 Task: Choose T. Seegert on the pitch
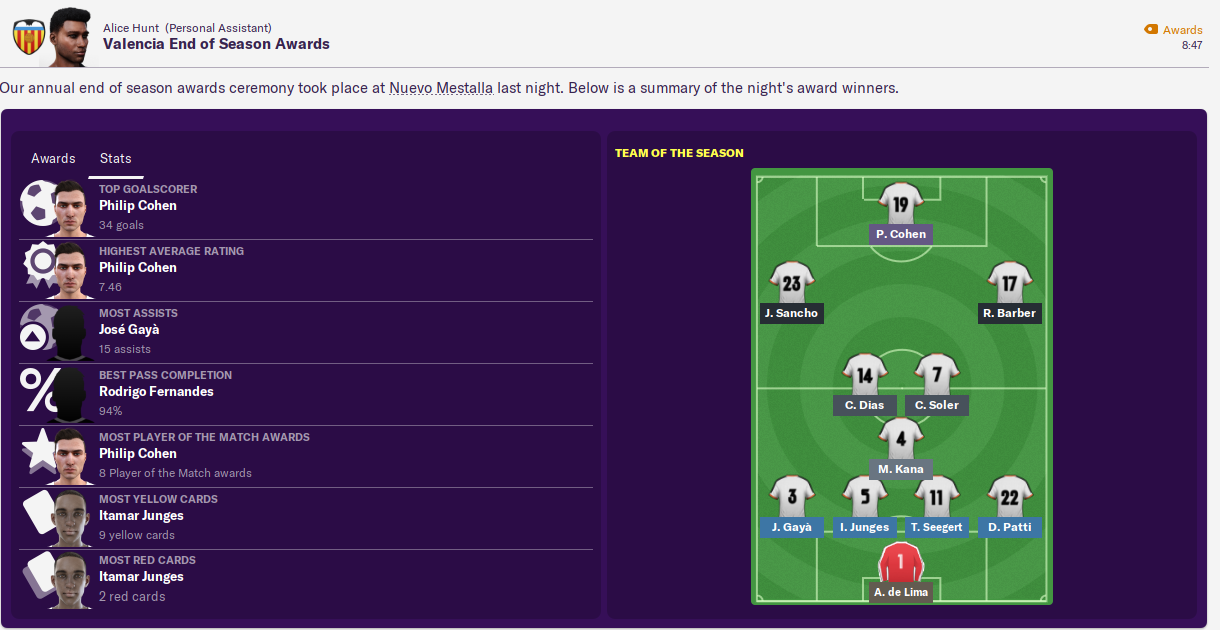pyautogui.click(x=937, y=527)
